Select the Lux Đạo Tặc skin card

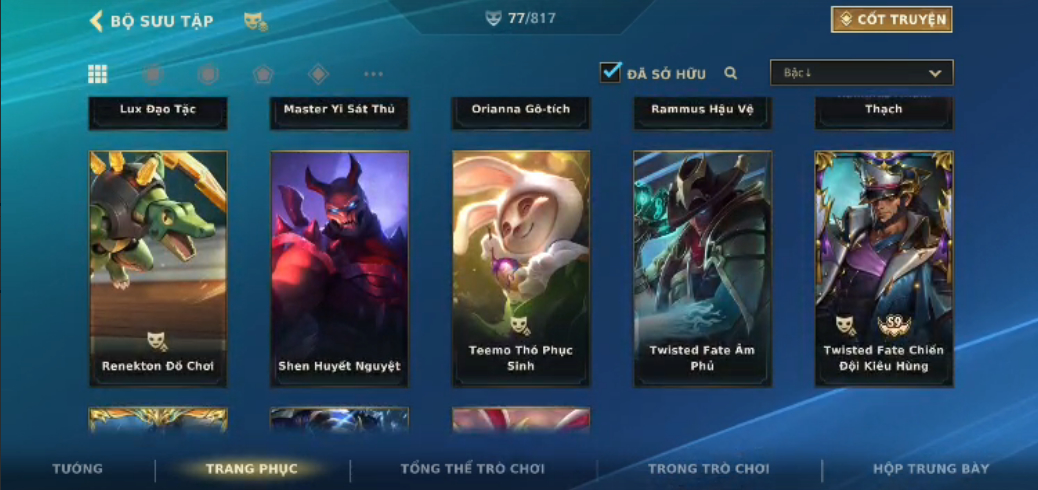tap(158, 111)
